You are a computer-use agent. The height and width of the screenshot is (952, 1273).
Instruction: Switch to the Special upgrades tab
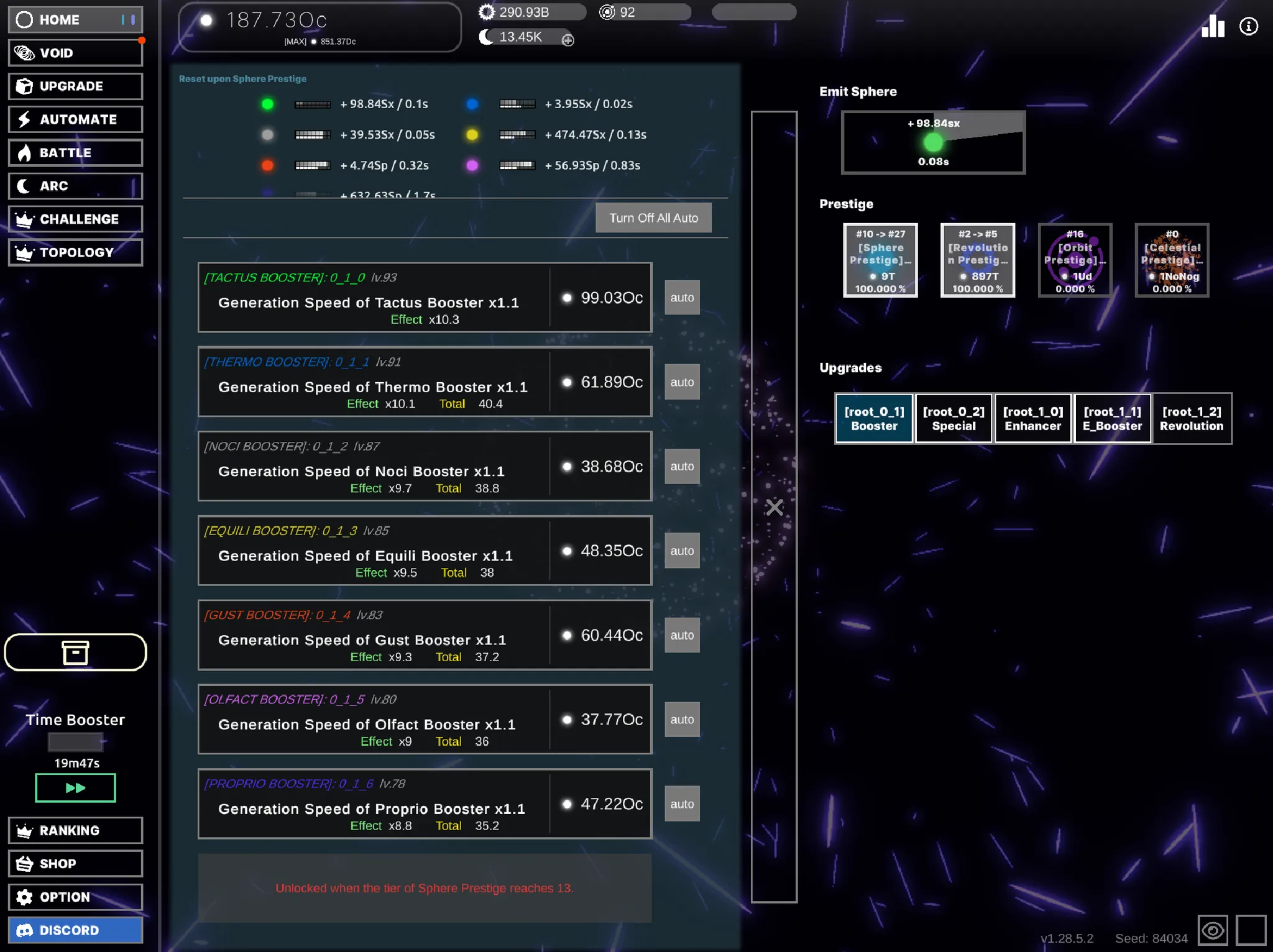click(x=954, y=418)
